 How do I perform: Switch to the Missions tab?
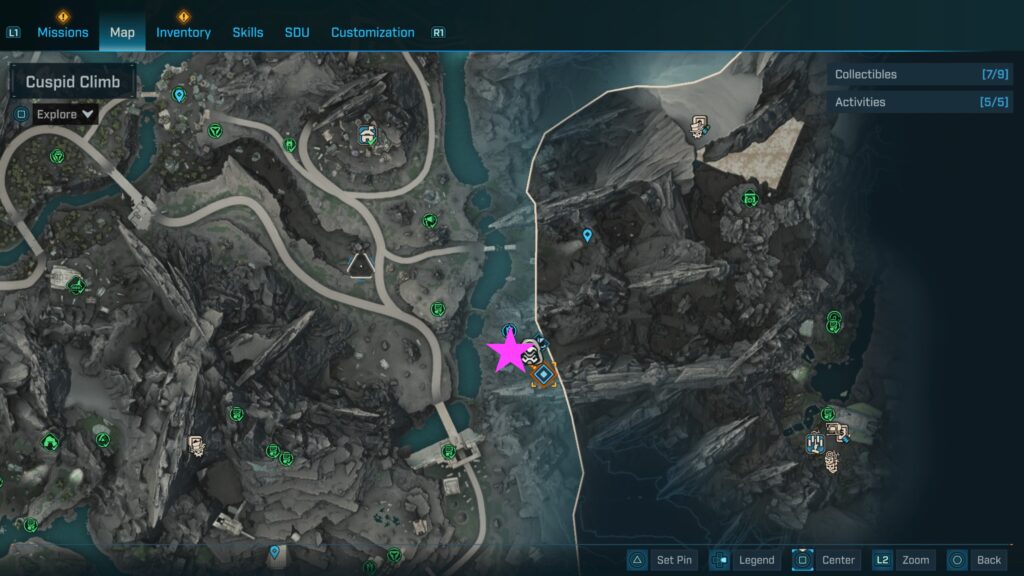(62, 32)
